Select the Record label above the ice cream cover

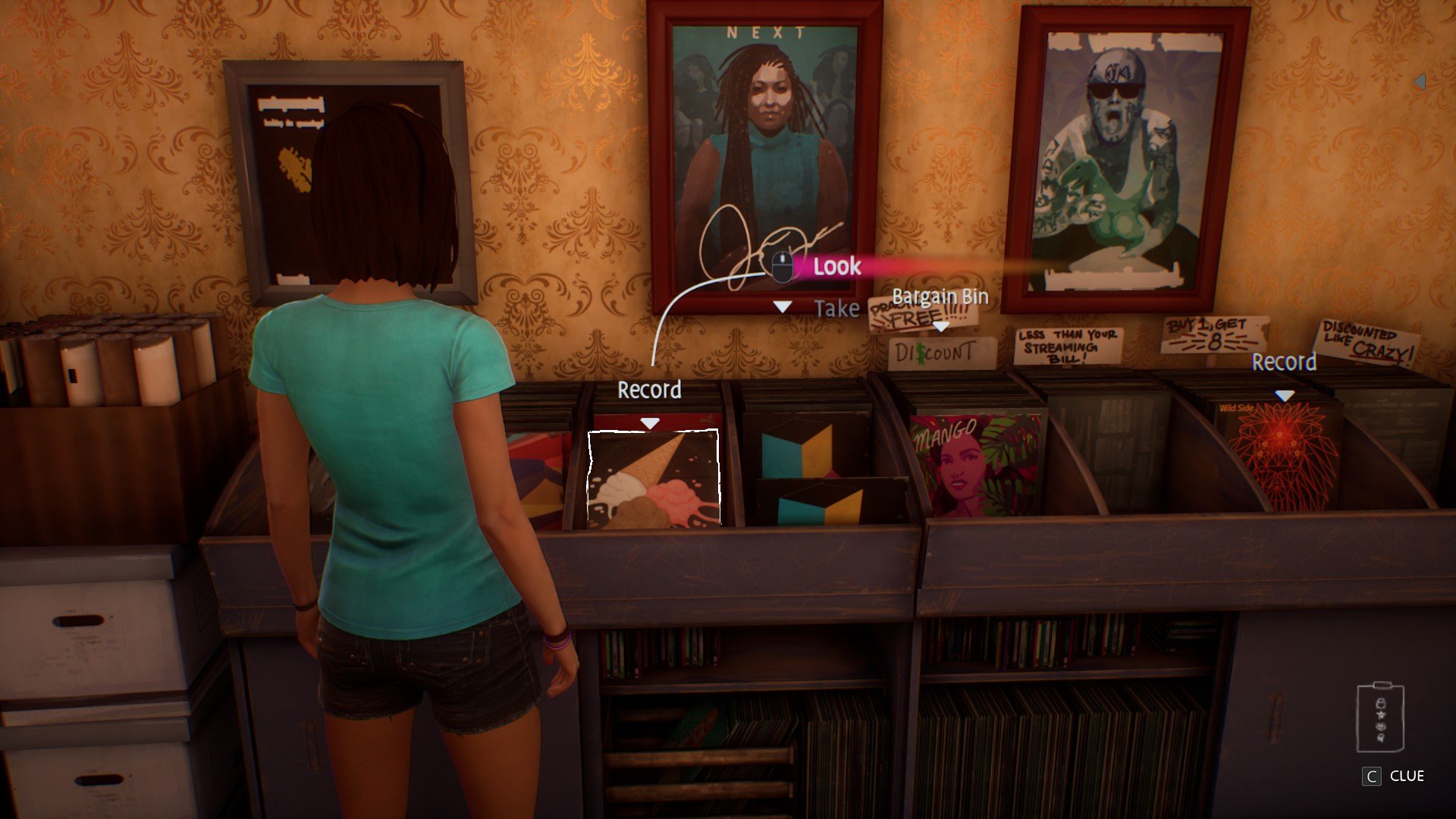tap(649, 390)
